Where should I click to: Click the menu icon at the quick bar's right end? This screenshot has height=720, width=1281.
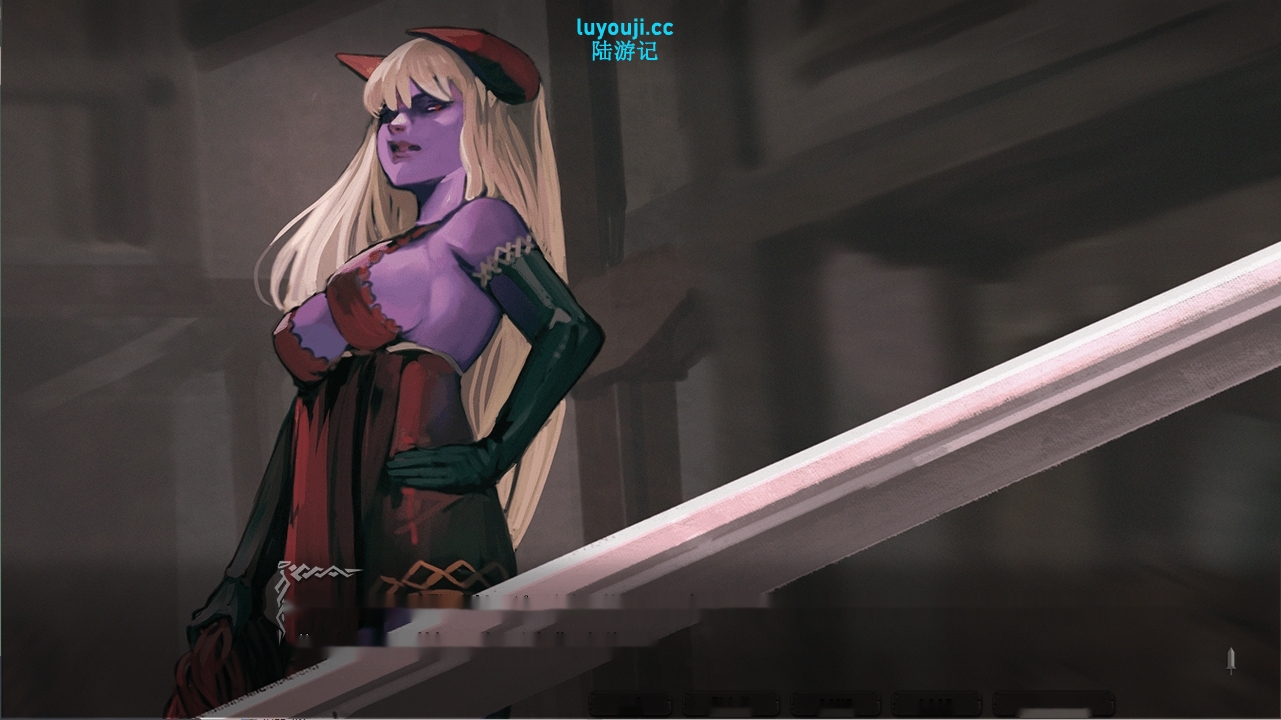[x=1050, y=703]
